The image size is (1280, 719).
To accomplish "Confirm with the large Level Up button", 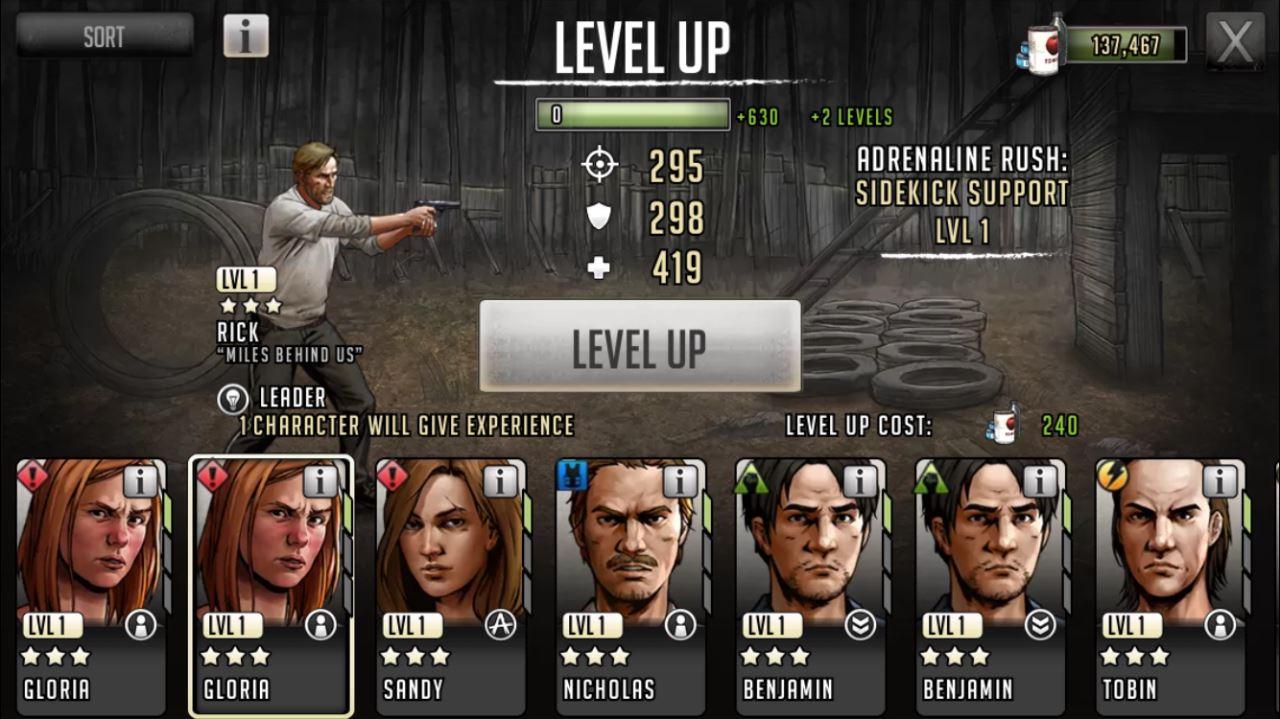I will click(x=640, y=346).
